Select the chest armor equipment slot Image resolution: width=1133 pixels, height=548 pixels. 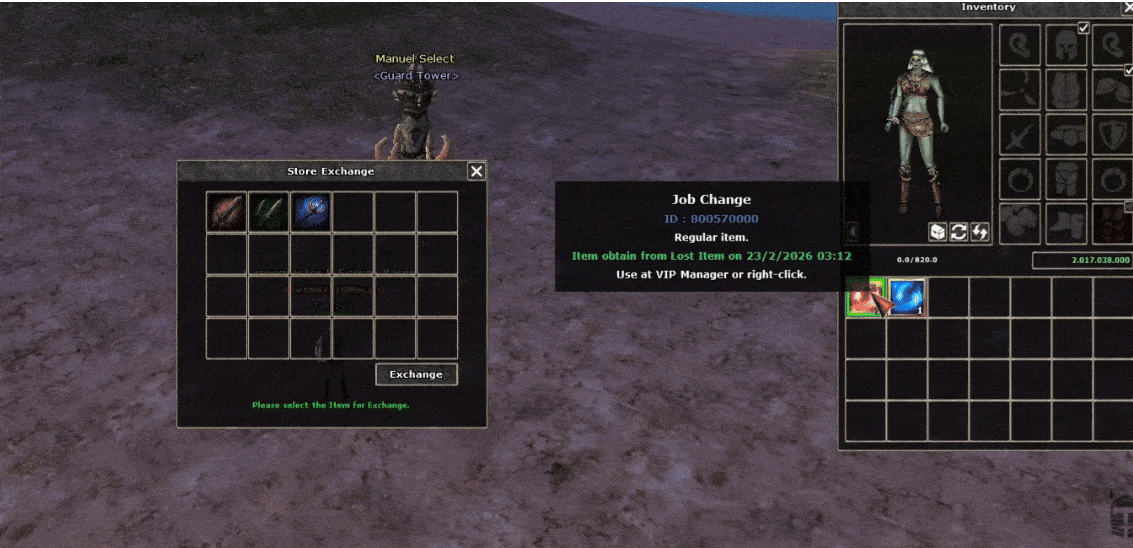[x=1066, y=90]
